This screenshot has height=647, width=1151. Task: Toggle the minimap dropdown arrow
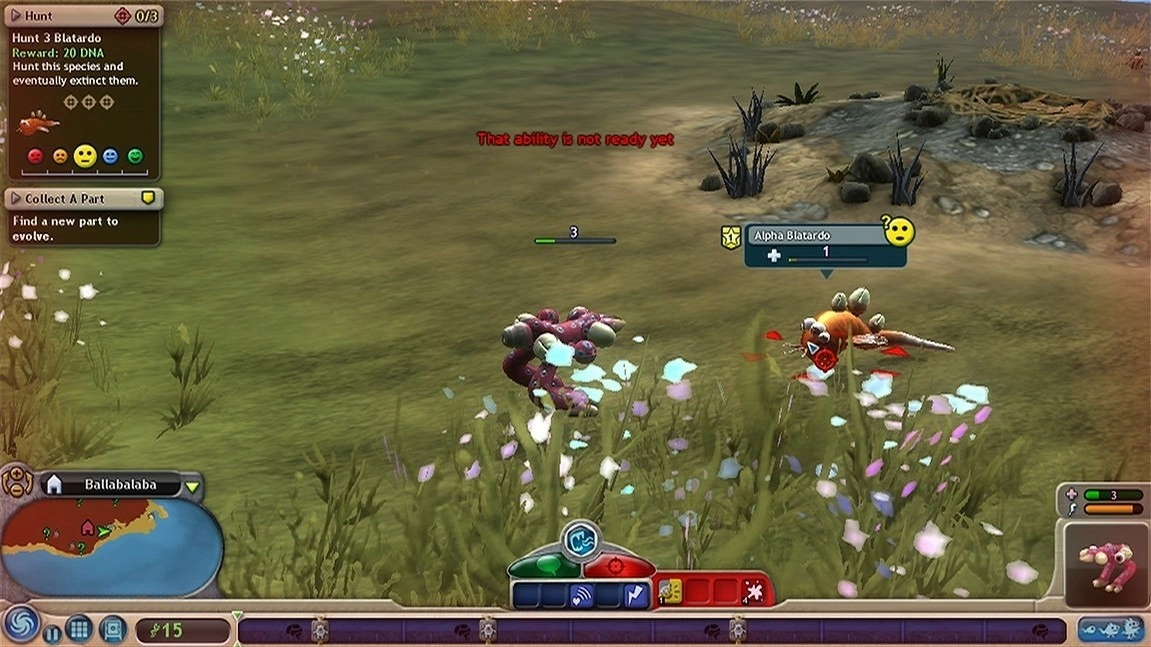click(193, 487)
